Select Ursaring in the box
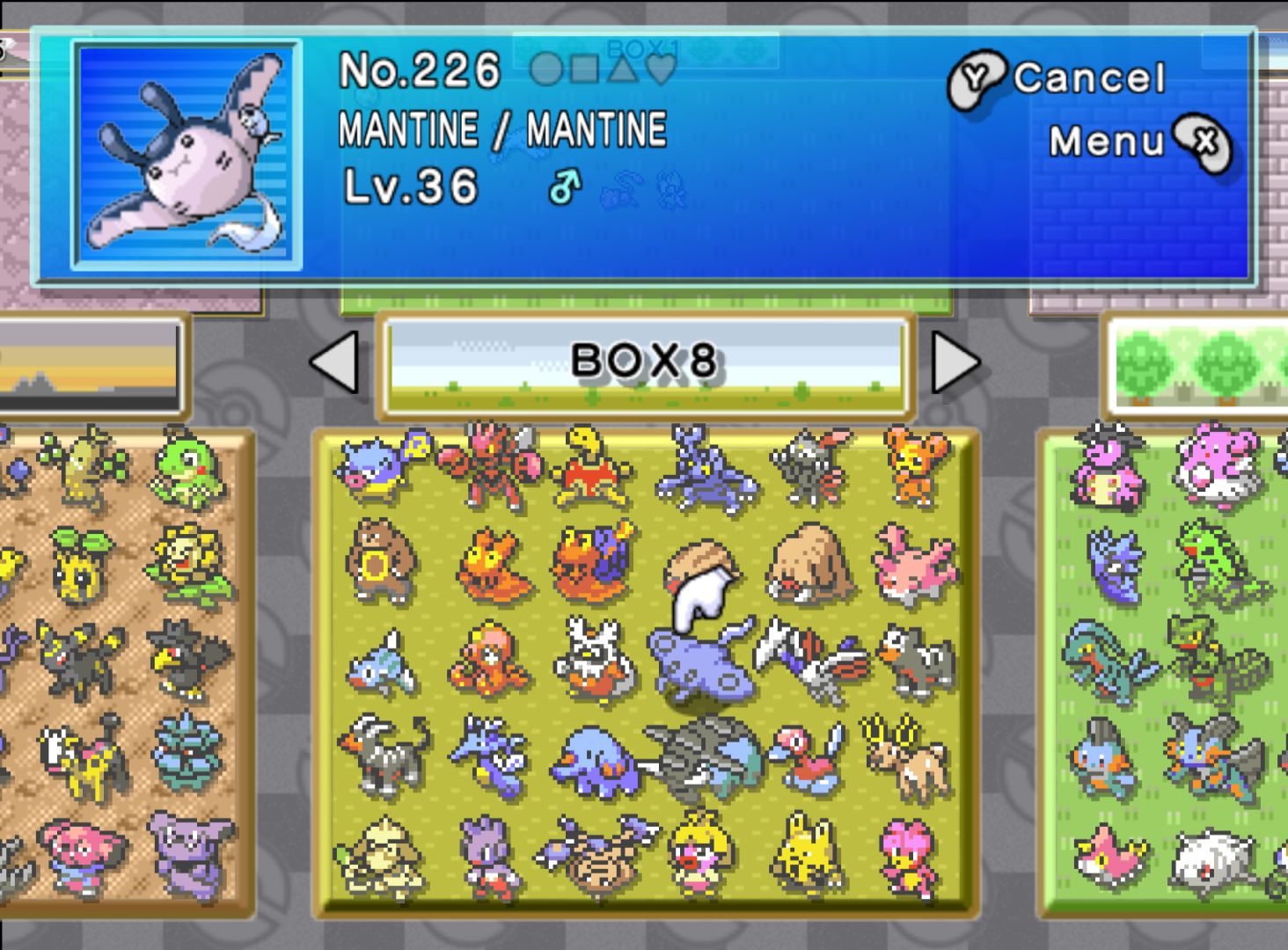The width and height of the screenshot is (1288, 950). (x=380, y=563)
